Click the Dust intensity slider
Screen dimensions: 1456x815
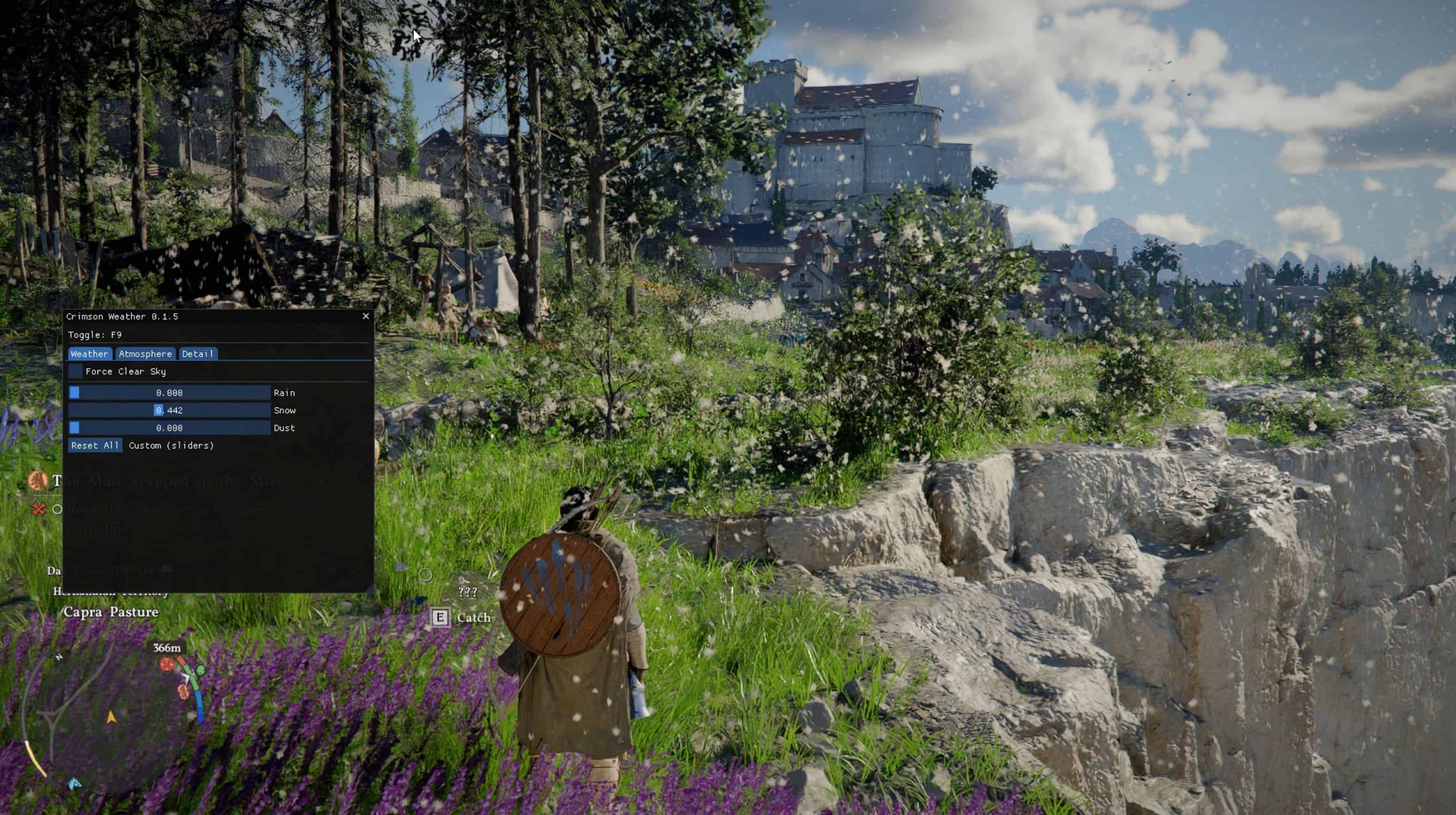point(169,428)
